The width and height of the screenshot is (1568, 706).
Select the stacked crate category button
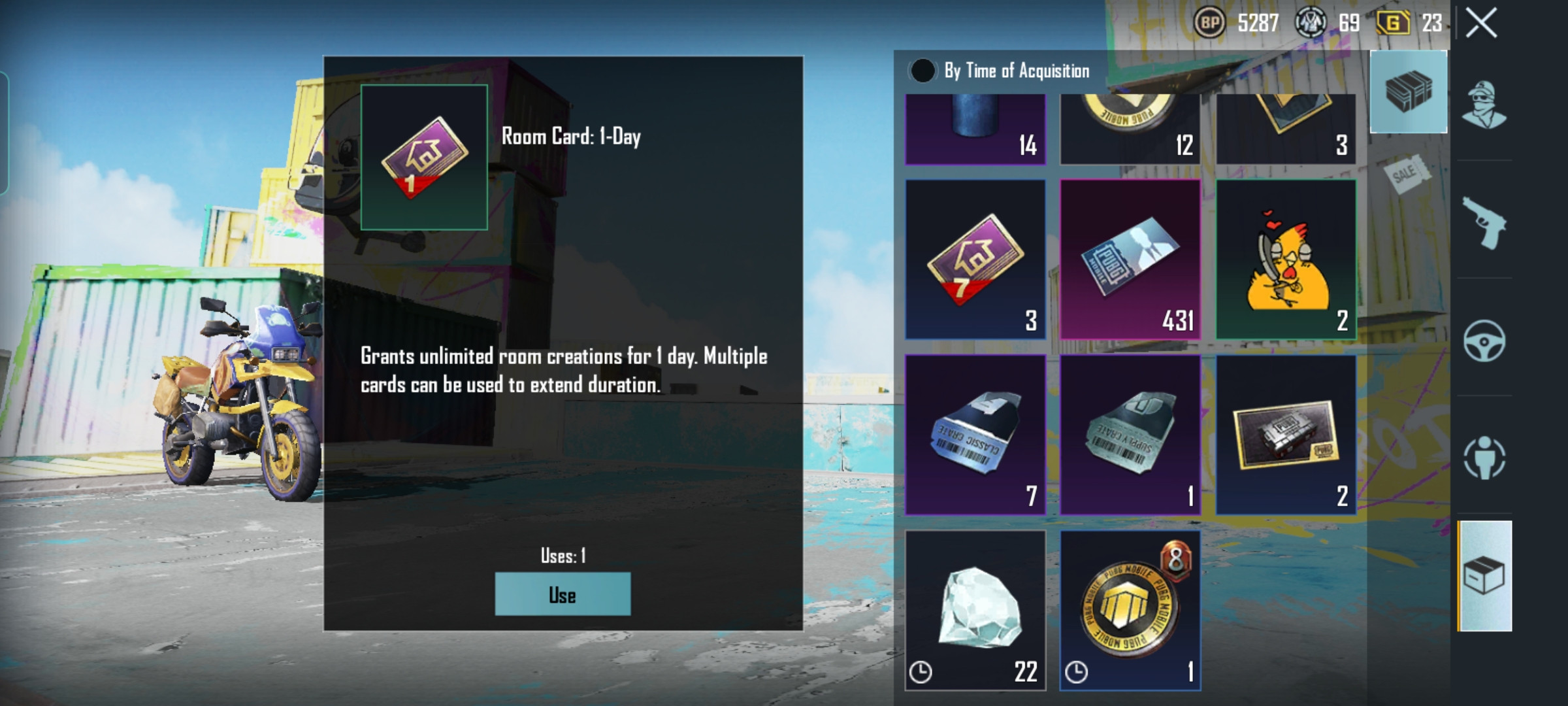click(x=1409, y=92)
